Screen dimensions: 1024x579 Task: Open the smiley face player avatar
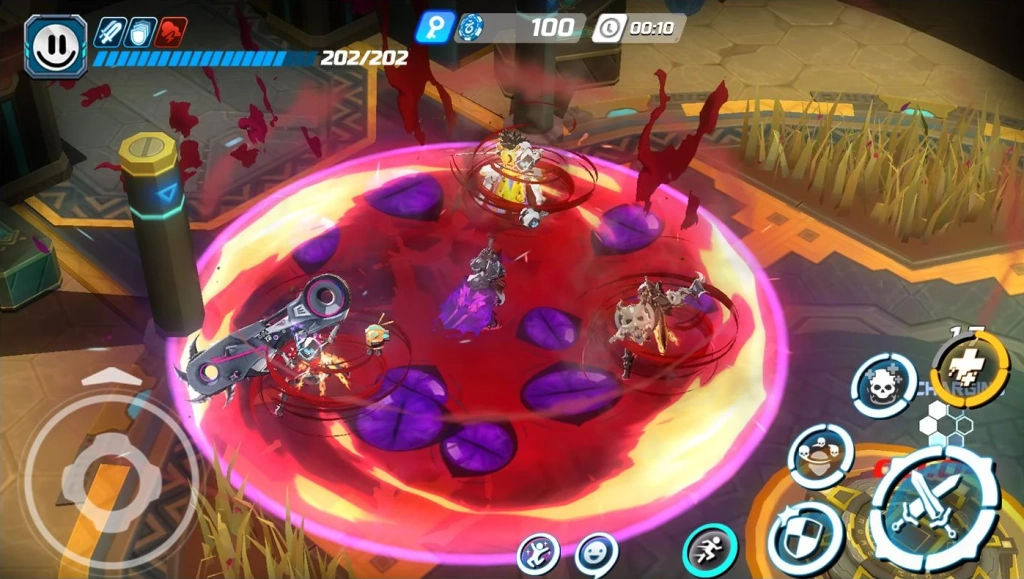click(55, 46)
